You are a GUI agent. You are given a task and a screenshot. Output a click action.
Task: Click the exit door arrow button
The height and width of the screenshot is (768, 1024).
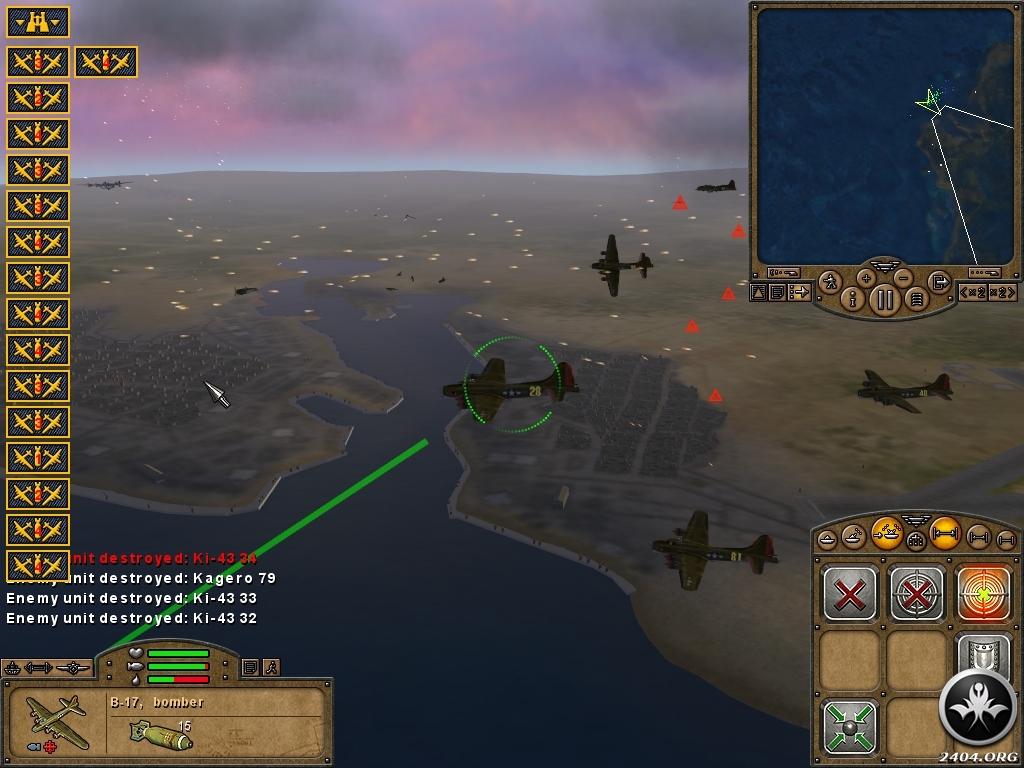pyautogui.click(x=938, y=282)
